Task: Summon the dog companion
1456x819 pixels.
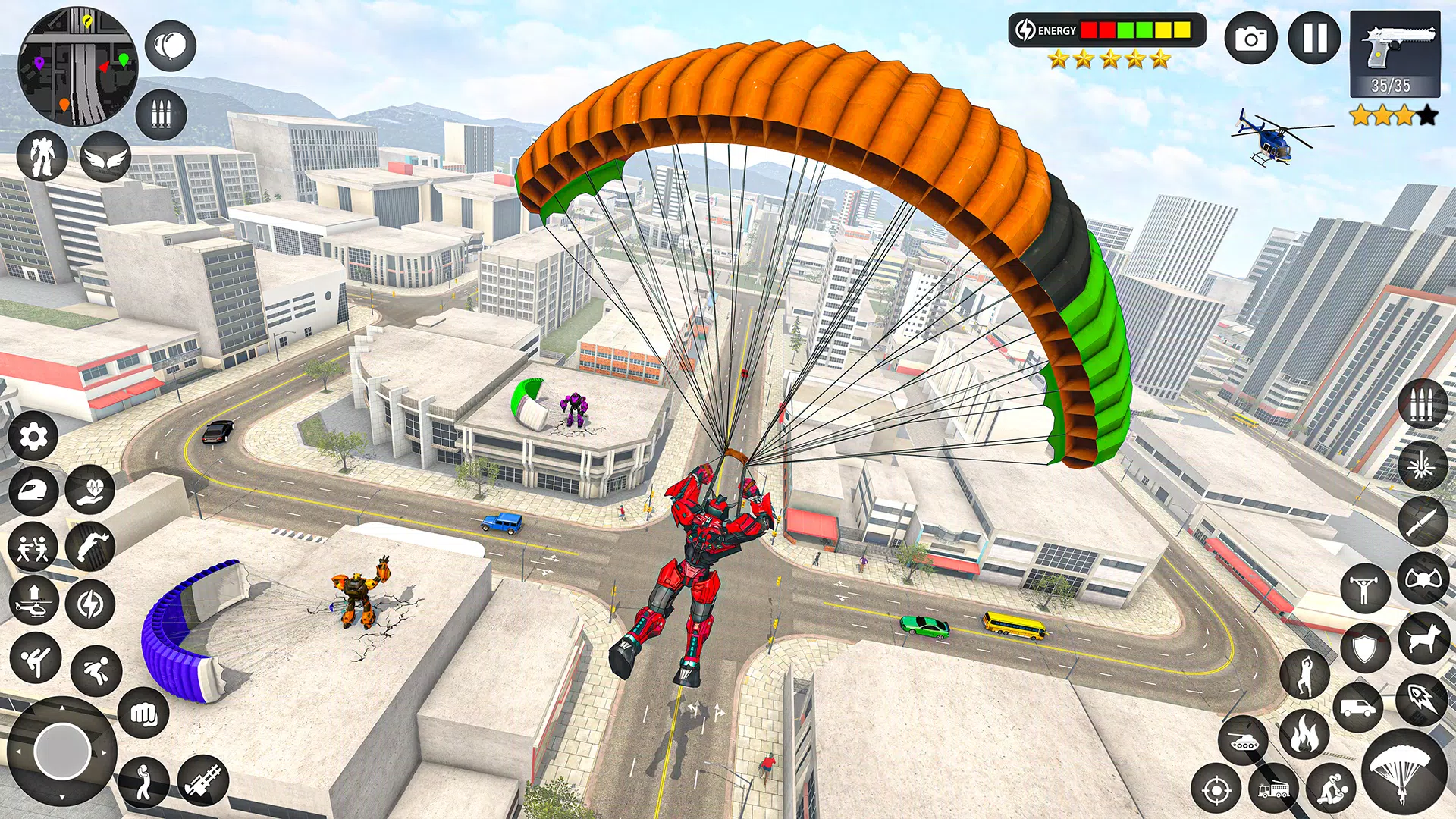Action: pos(1423,639)
